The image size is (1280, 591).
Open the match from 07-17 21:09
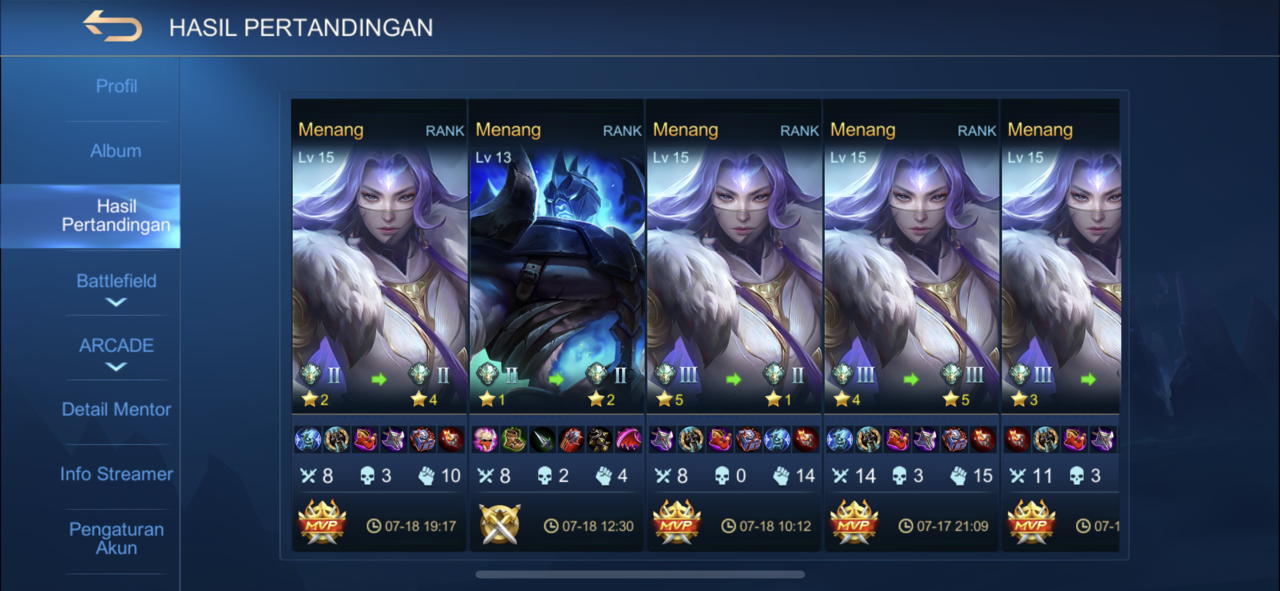click(911, 300)
